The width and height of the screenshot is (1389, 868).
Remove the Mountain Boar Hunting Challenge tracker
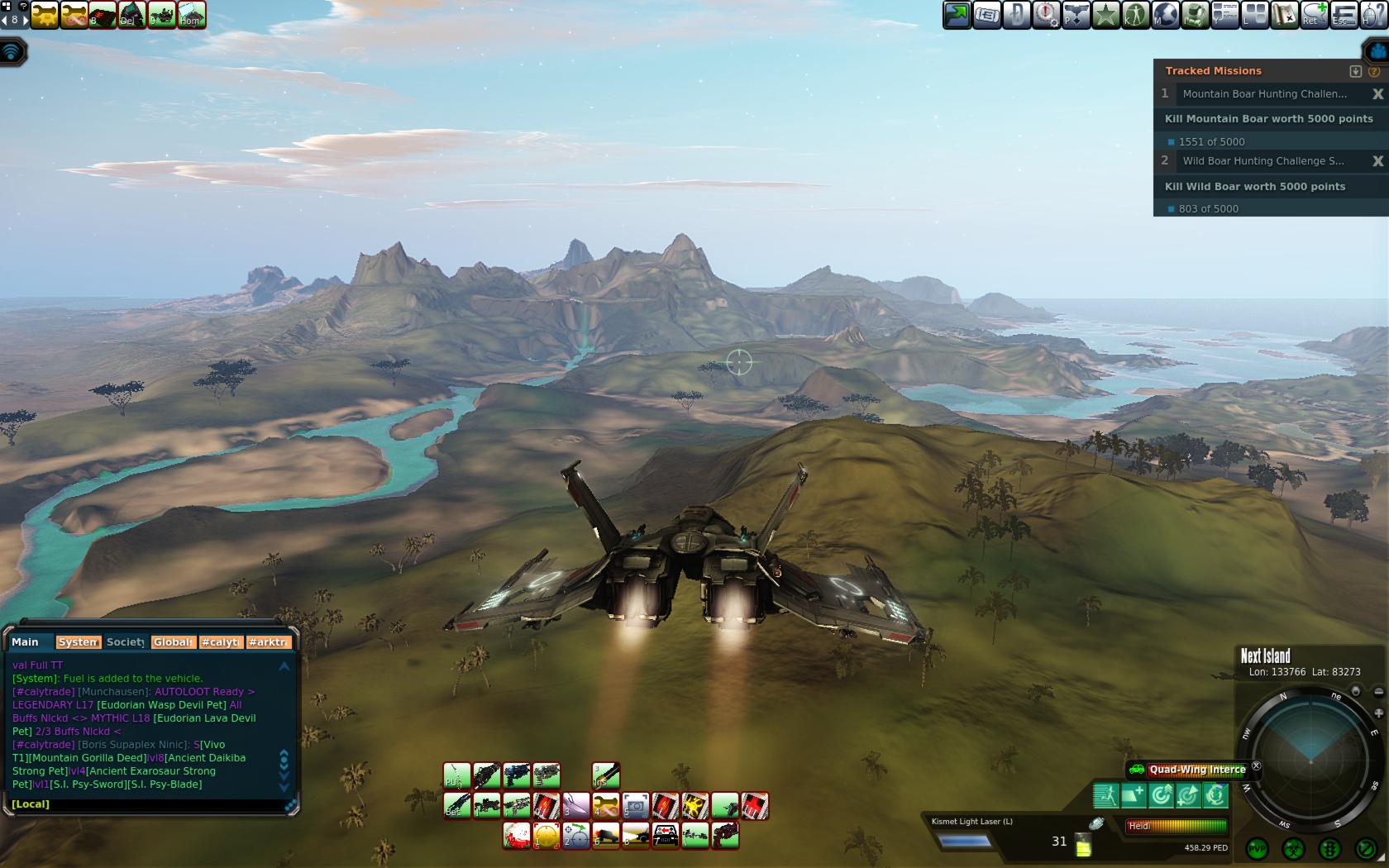tap(1377, 94)
